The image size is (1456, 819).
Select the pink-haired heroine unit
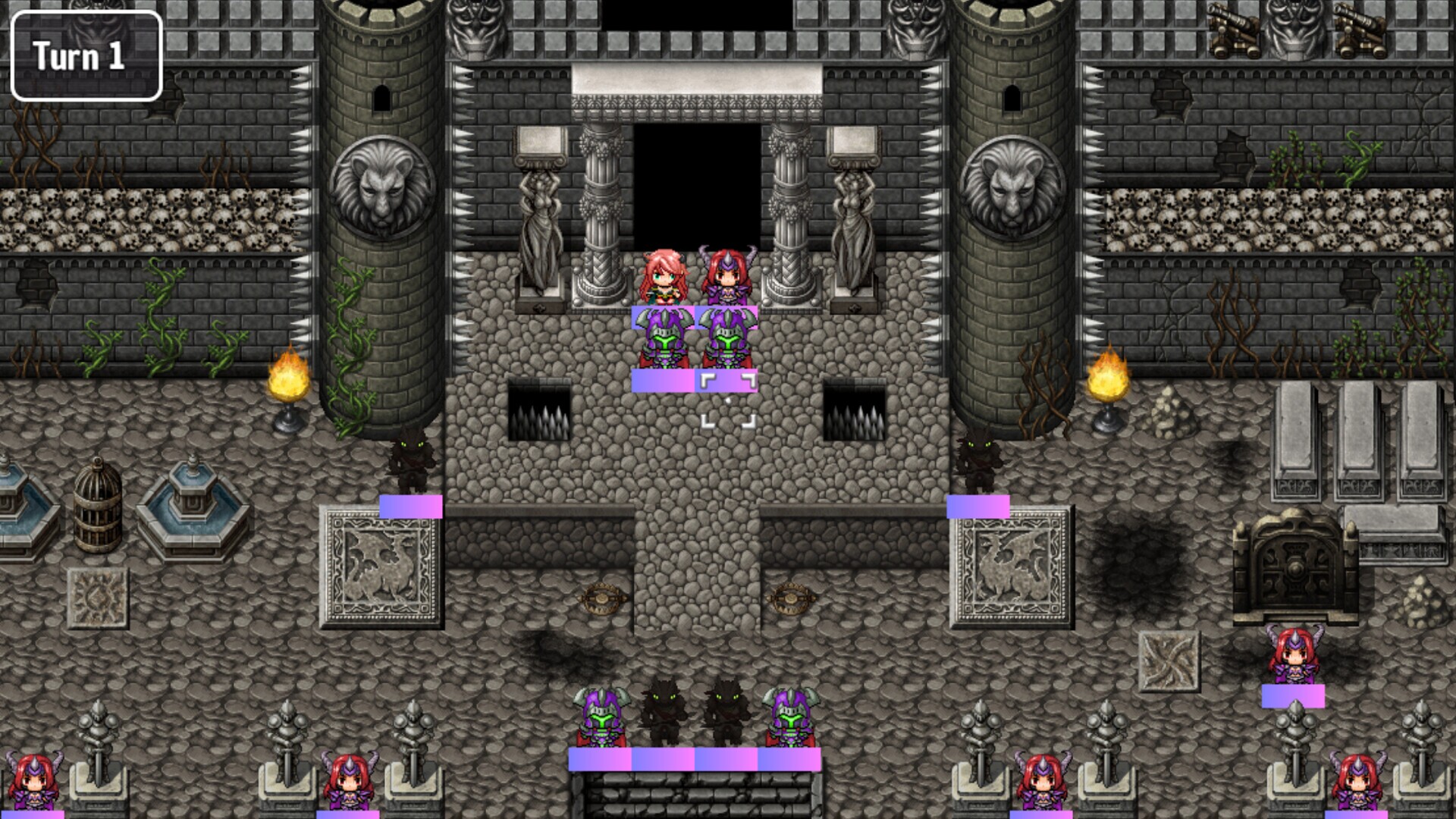coord(663,278)
